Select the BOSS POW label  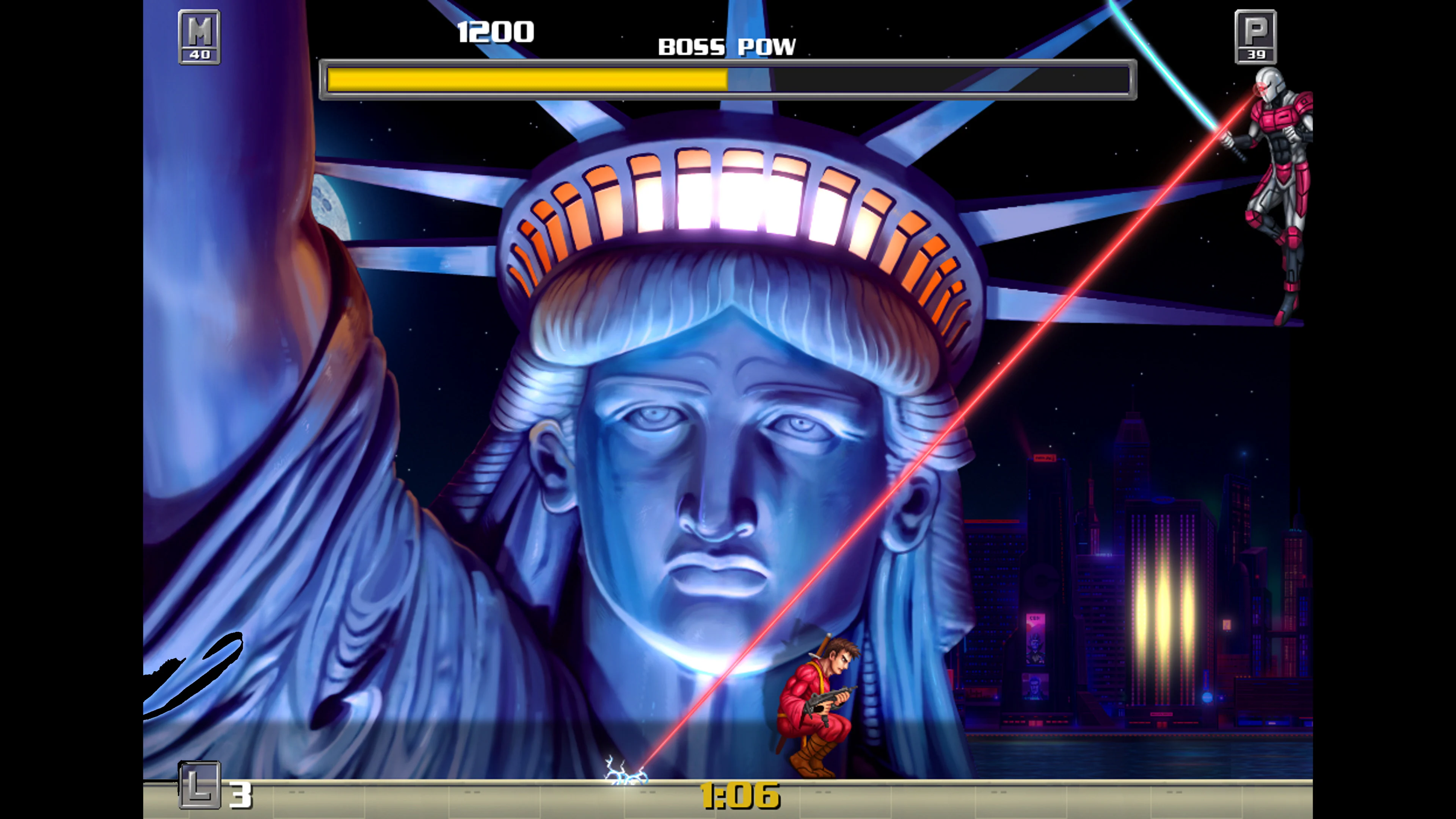click(x=726, y=46)
